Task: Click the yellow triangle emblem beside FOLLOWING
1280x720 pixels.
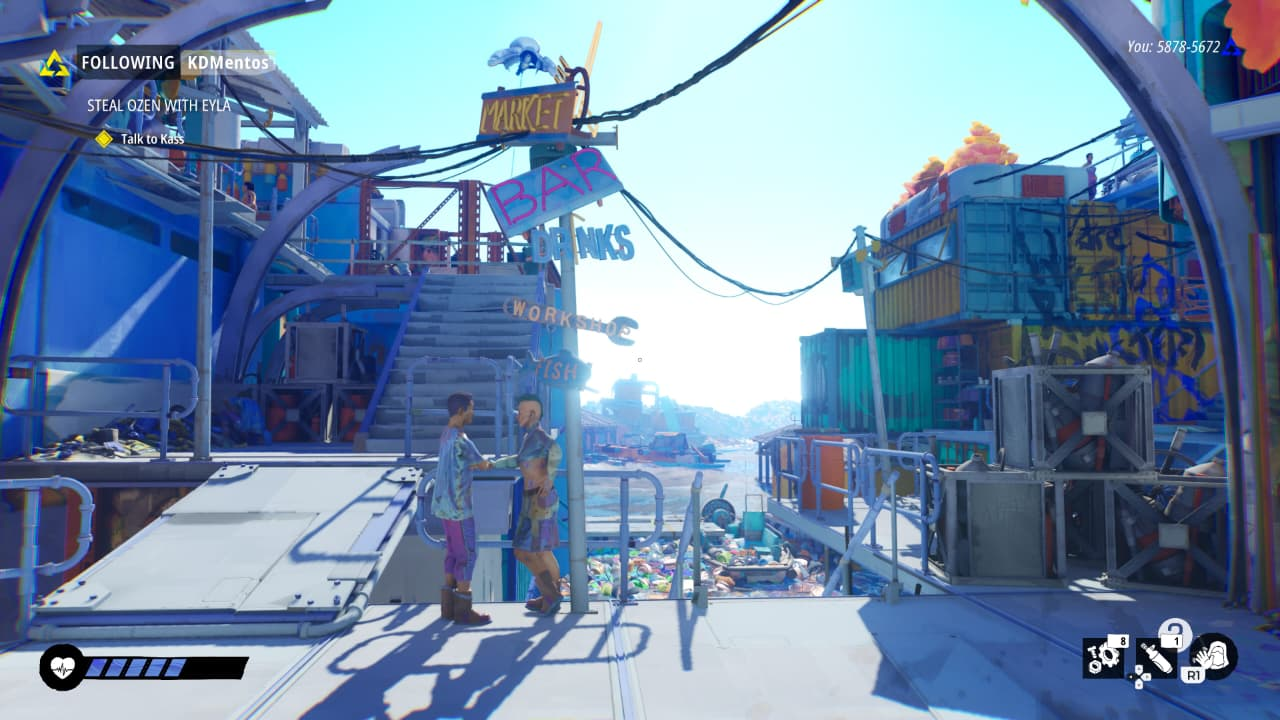Action: (54, 64)
